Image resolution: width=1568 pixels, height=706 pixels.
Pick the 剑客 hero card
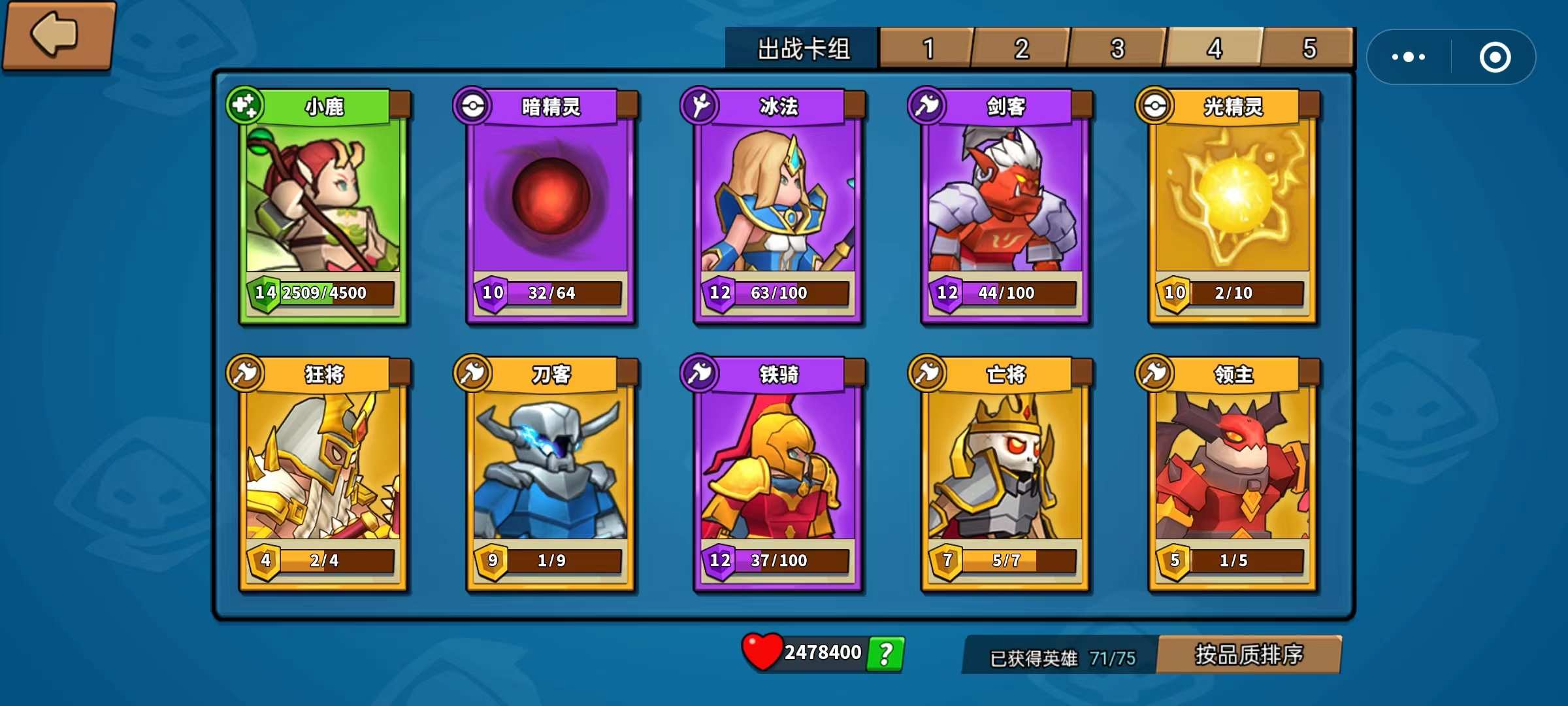tap(1005, 206)
